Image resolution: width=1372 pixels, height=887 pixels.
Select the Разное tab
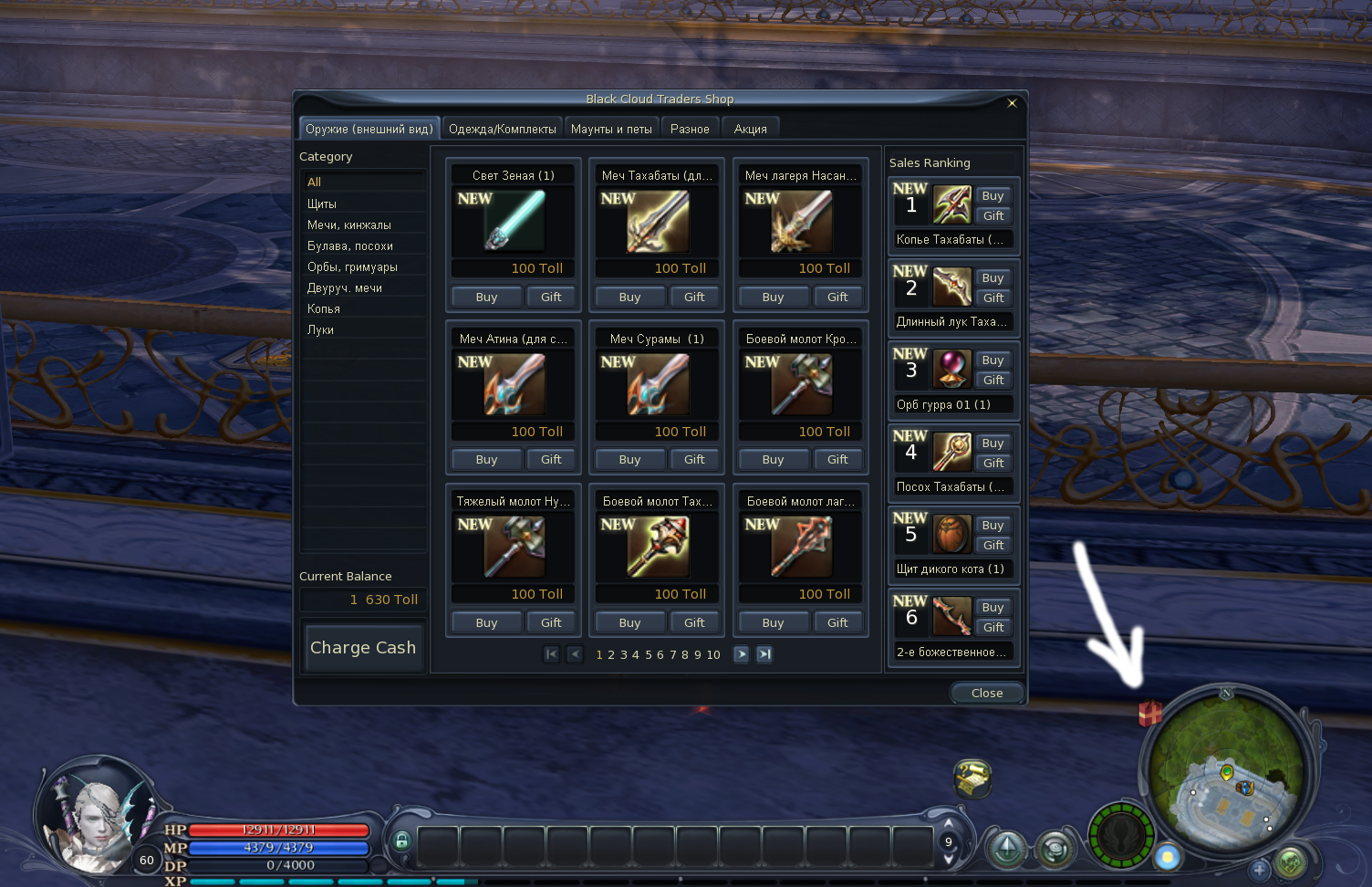click(x=690, y=129)
